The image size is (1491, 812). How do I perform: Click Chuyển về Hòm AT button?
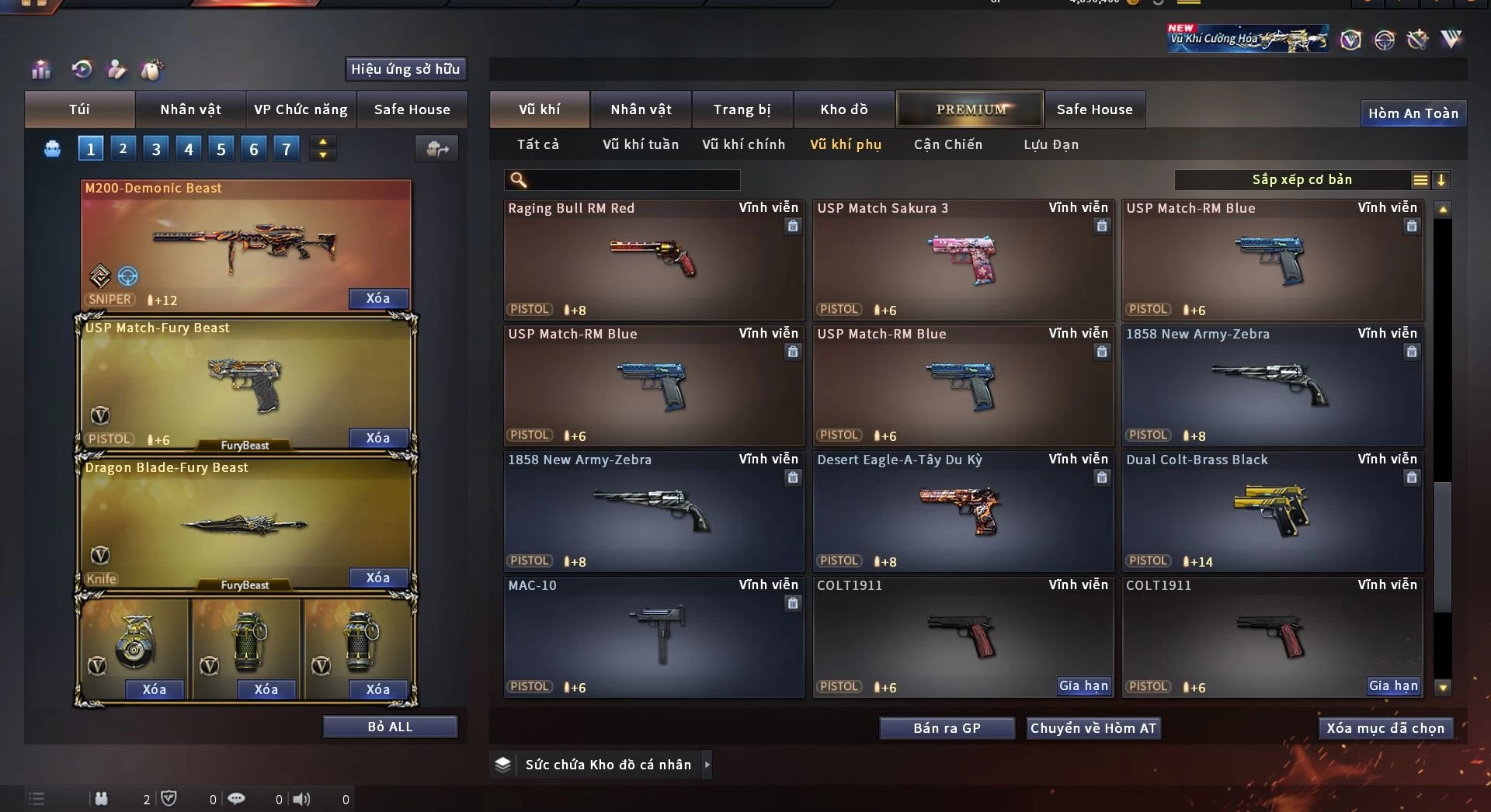tap(1093, 728)
